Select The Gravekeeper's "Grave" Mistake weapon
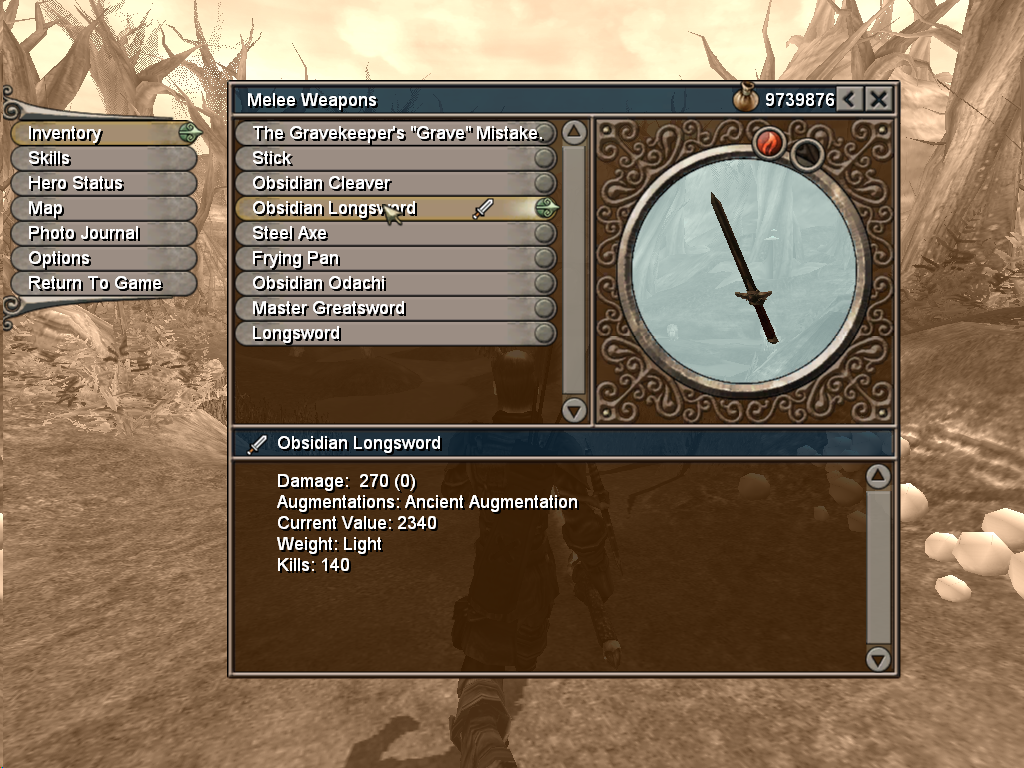This screenshot has width=1024, height=768. [396, 133]
